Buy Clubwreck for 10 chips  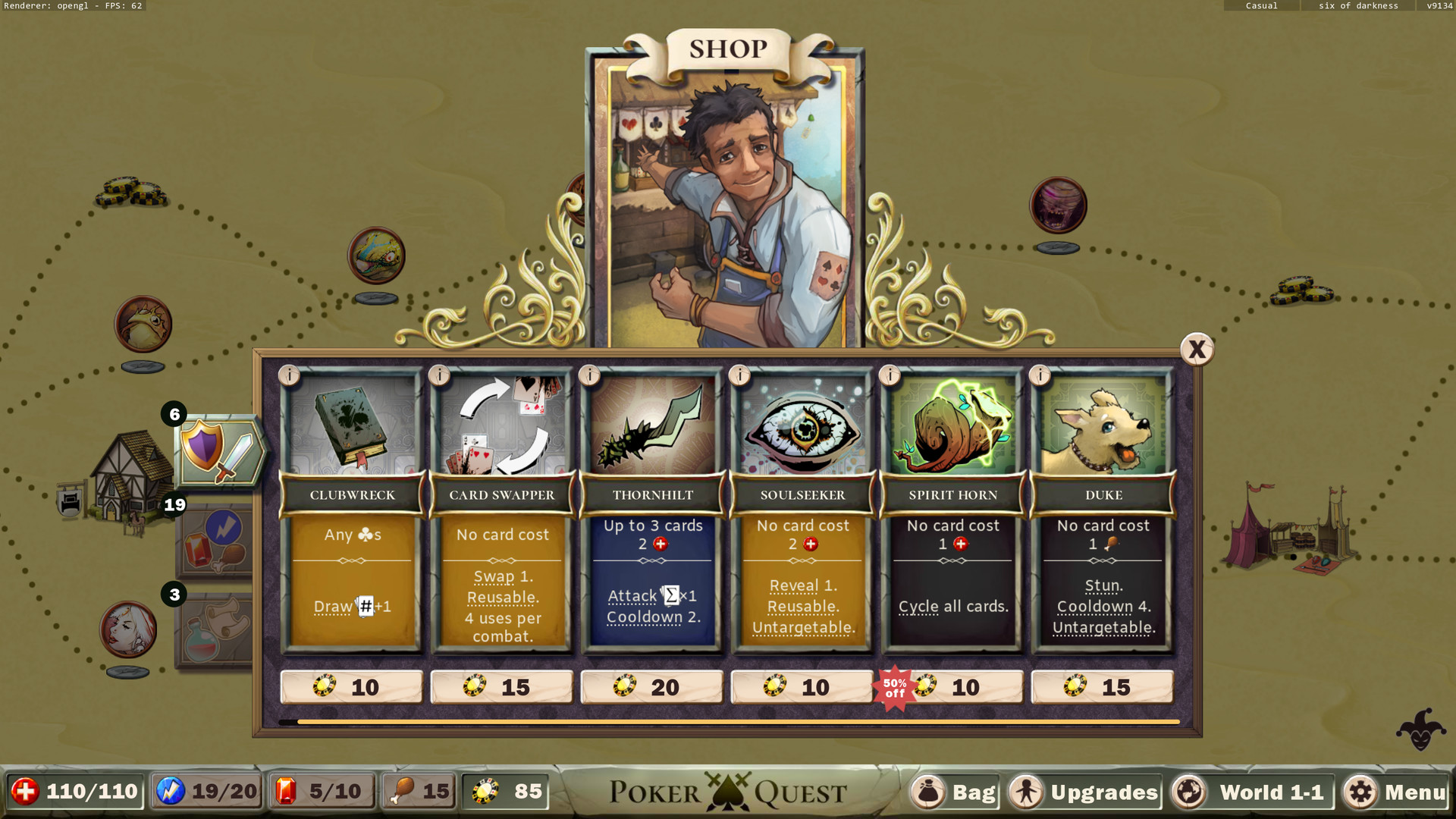[x=352, y=687]
